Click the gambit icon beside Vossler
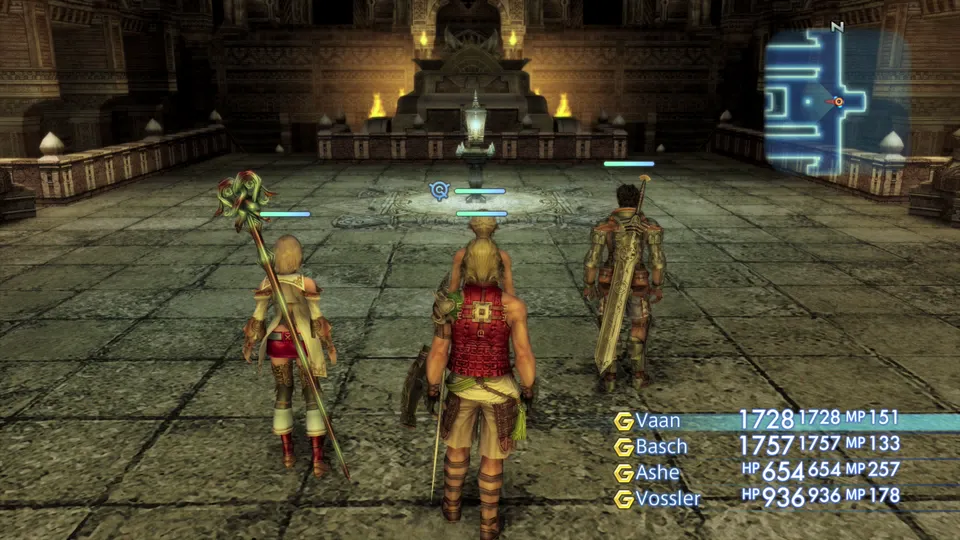This screenshot has height=540, width=960. click(x=624, y=498)
